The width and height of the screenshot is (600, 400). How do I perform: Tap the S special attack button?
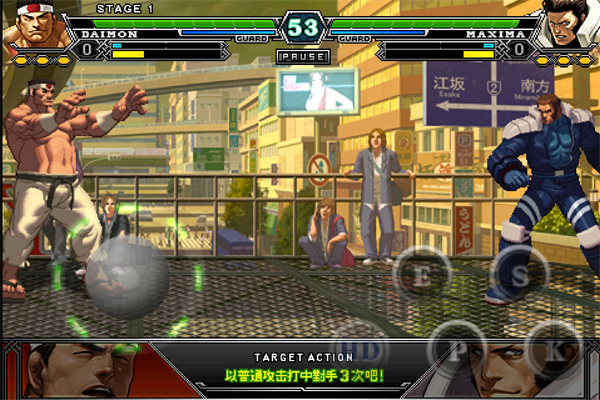point(518,273)
